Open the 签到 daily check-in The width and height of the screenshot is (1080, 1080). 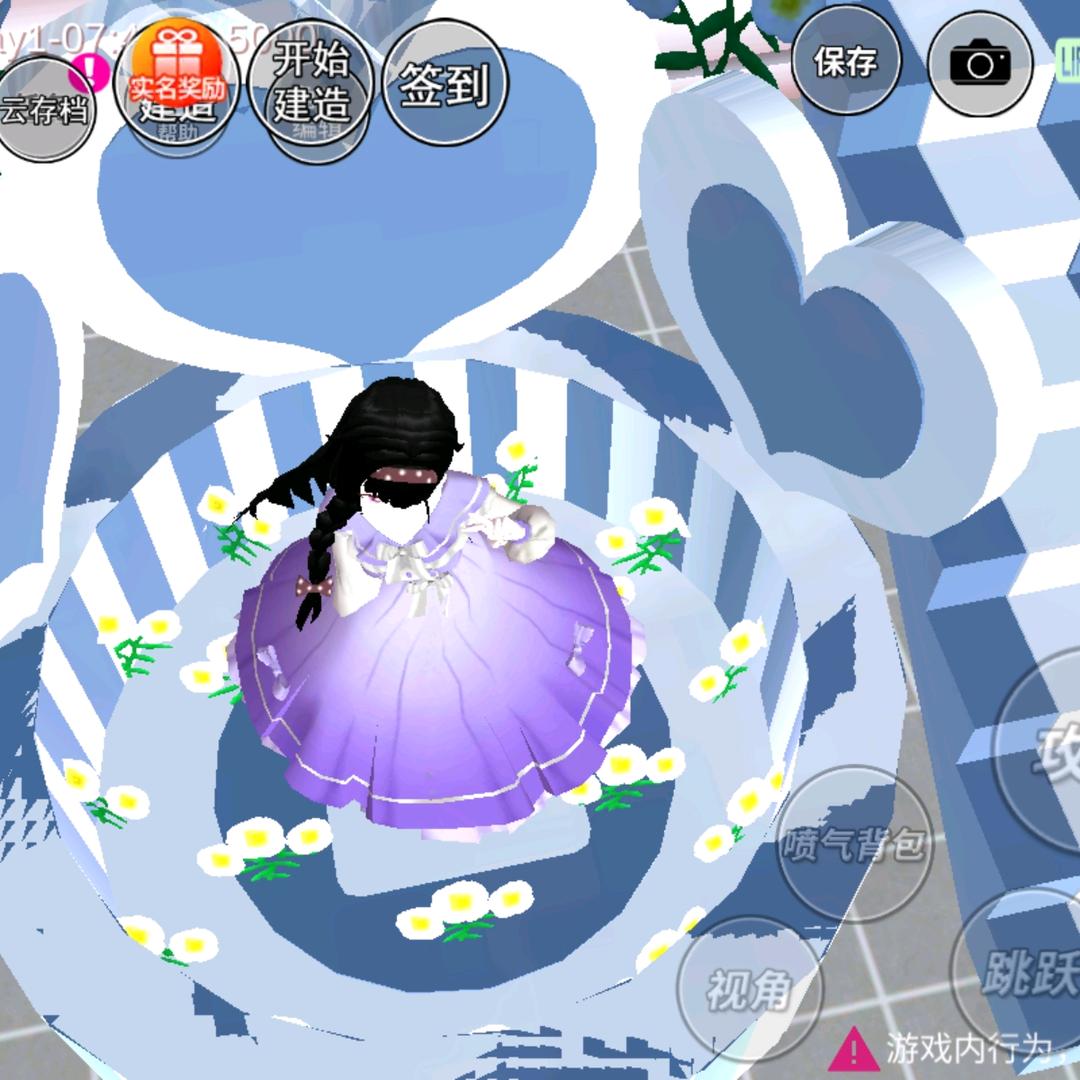(444, 84)
